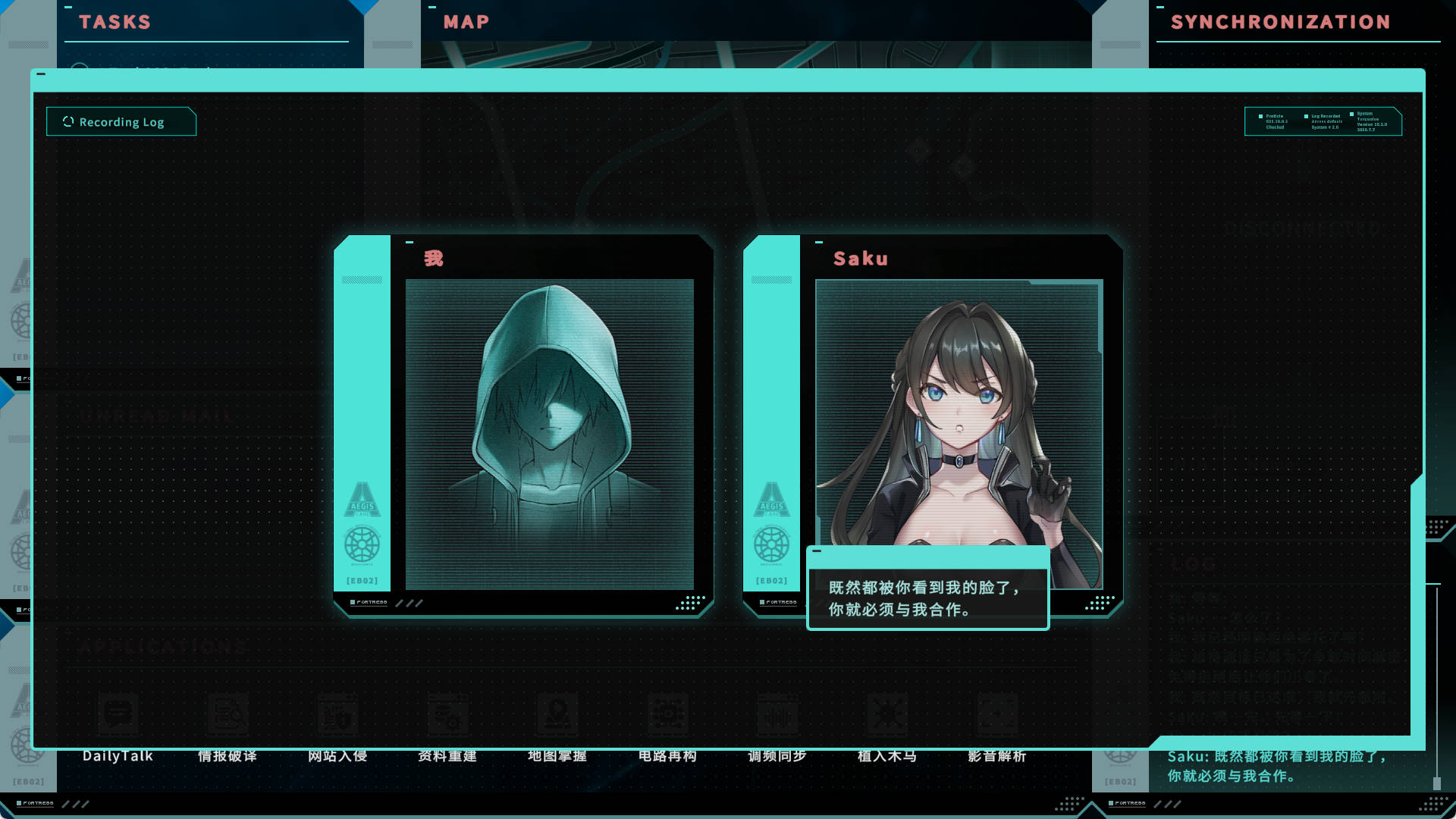The image size is (1456, 819).
Task: Launch the 情报破译 intel decryption tool
Action: click(229, 714)
